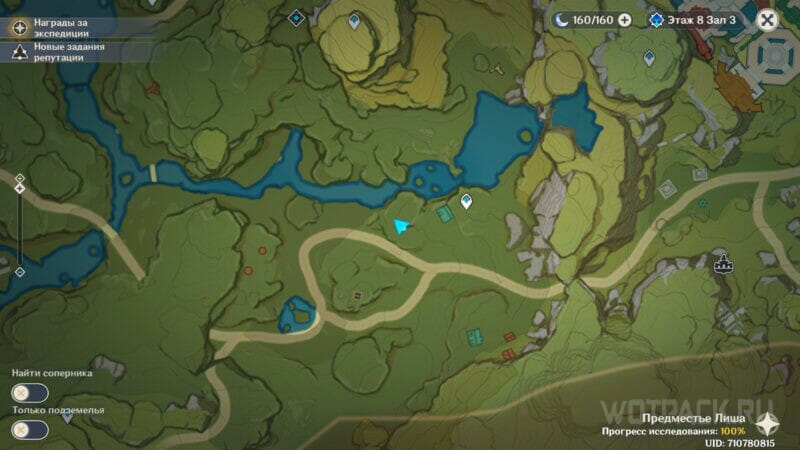Screen dimensions: 800x450
Task: Toggle the 'Найти соперника' switch
Action: coord(30,394)
